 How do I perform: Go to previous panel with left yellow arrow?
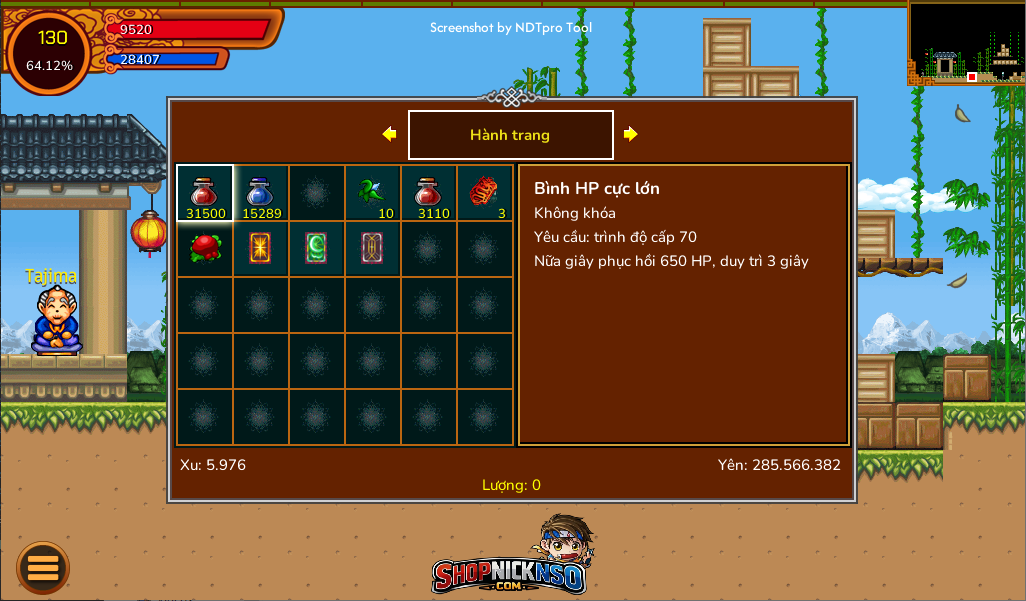[389, 134]
